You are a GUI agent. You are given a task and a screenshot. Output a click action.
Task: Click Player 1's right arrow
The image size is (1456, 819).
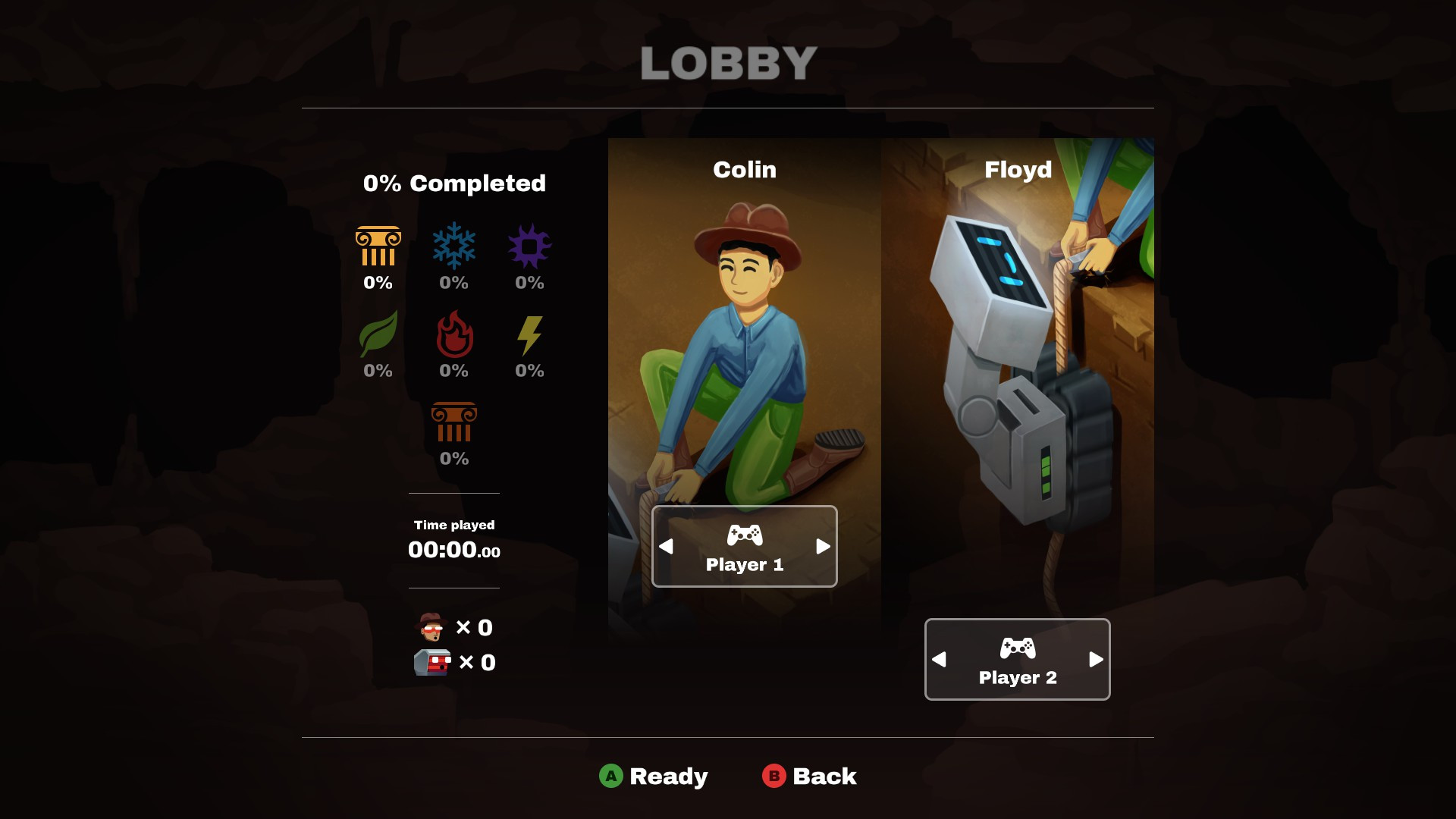pos(823,547)
